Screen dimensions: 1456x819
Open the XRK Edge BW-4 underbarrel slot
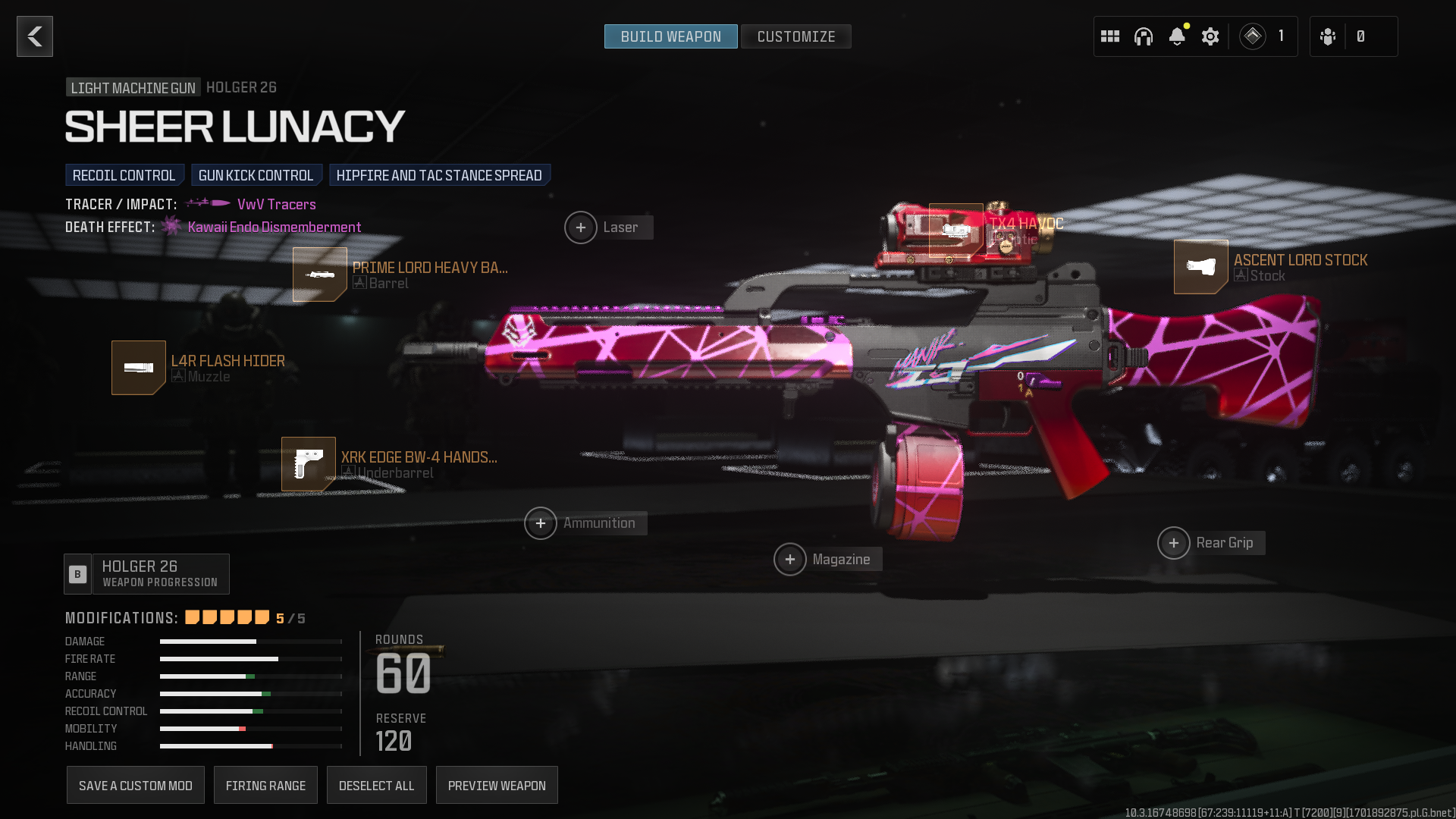coord(309,464)
